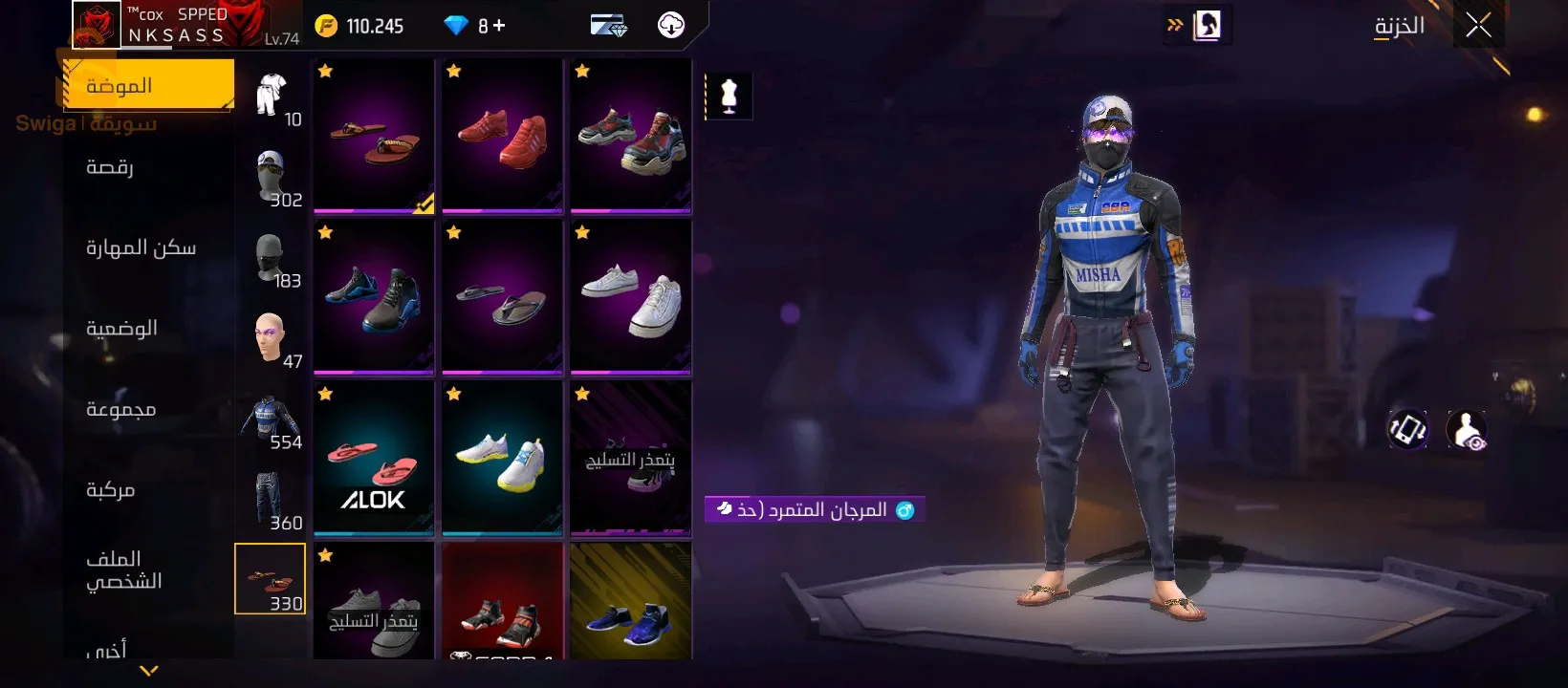This screenshot has height=688, width=1568.
Task: Open the مركبة vehicle tab
Action: (110, 490)
